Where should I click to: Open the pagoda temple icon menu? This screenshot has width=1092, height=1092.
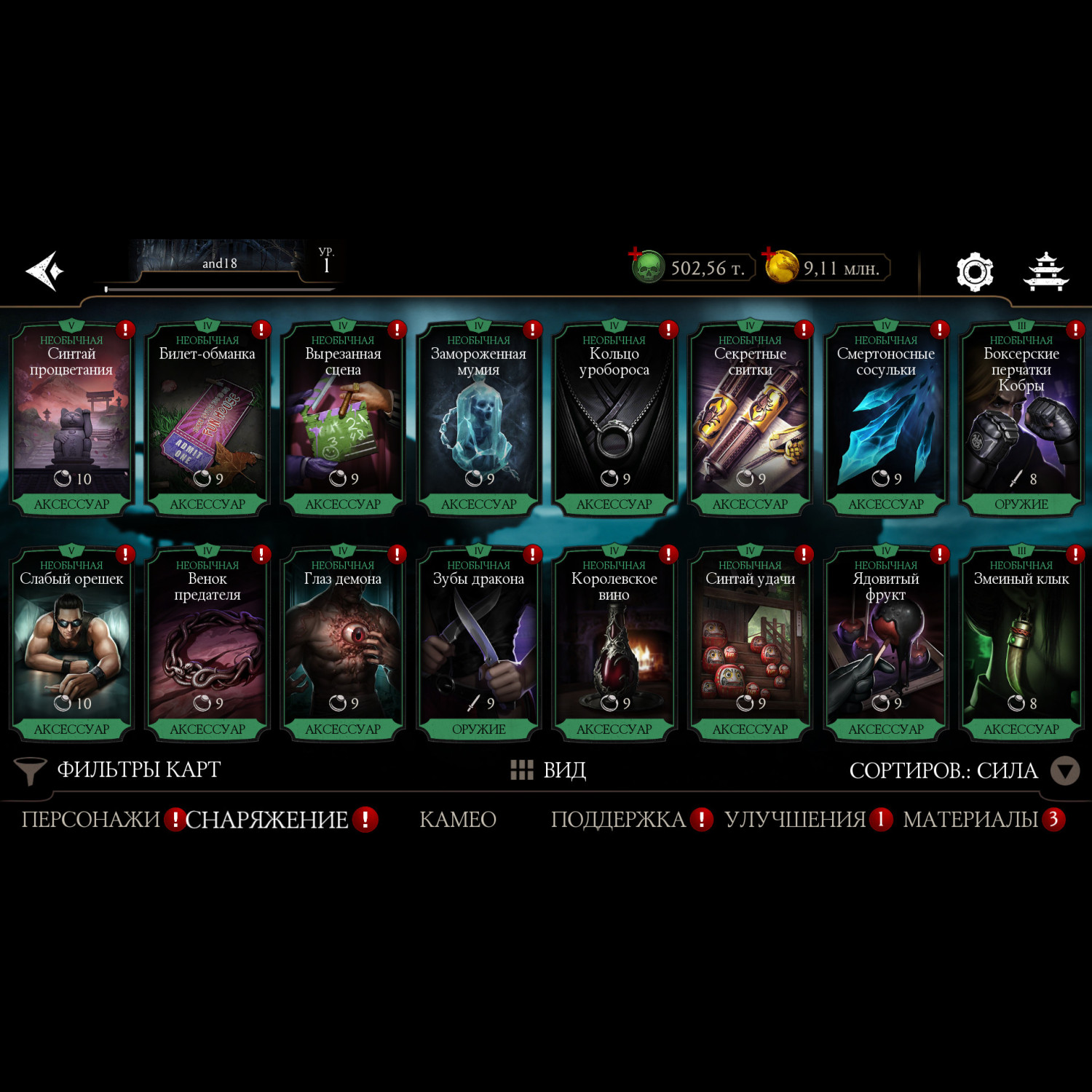pyautogui.click(x=1045, y=272)
